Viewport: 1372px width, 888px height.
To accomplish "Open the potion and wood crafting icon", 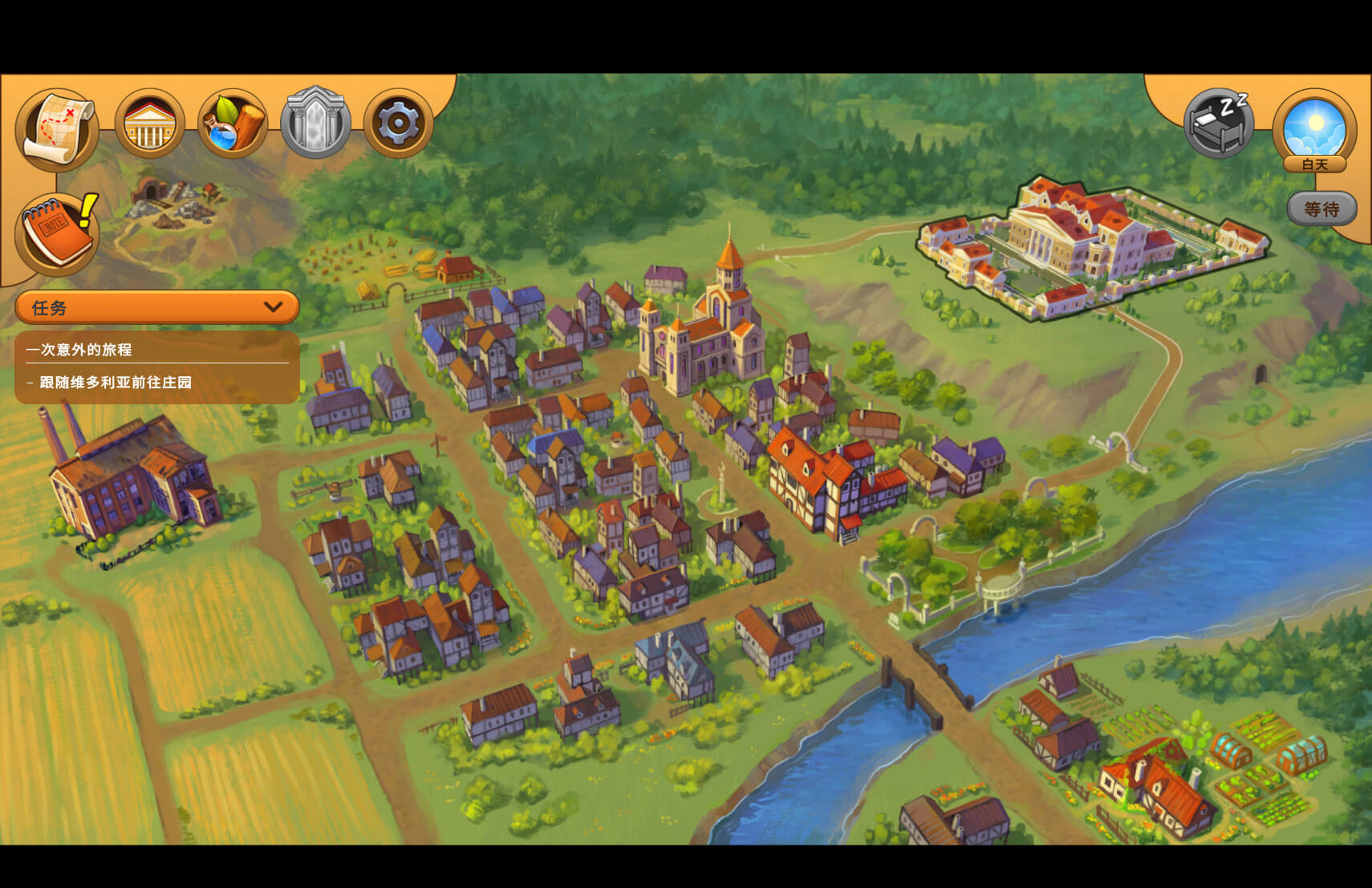I will coord(233,124).
